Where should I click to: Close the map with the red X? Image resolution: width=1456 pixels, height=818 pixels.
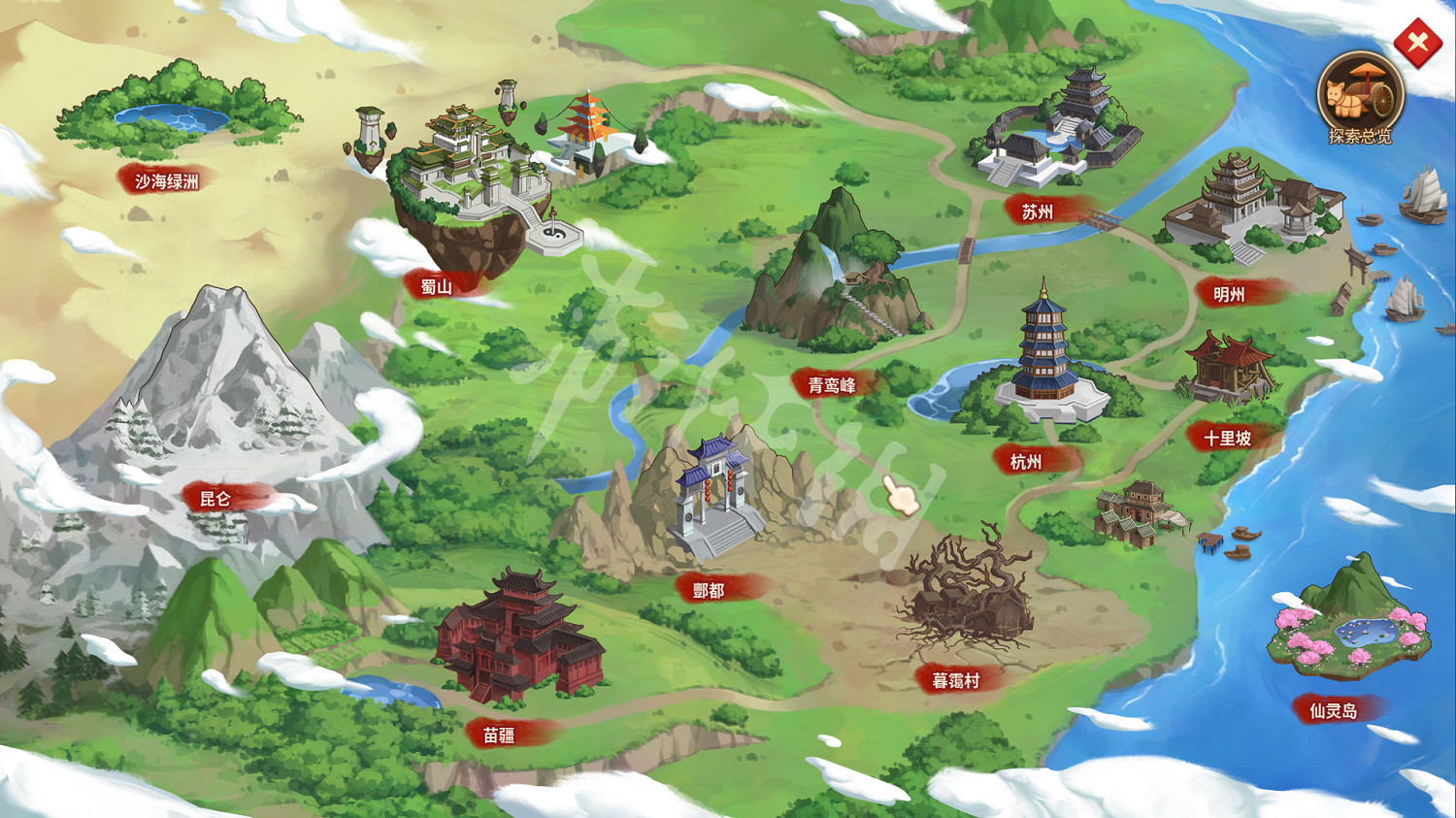point(1417,43)
